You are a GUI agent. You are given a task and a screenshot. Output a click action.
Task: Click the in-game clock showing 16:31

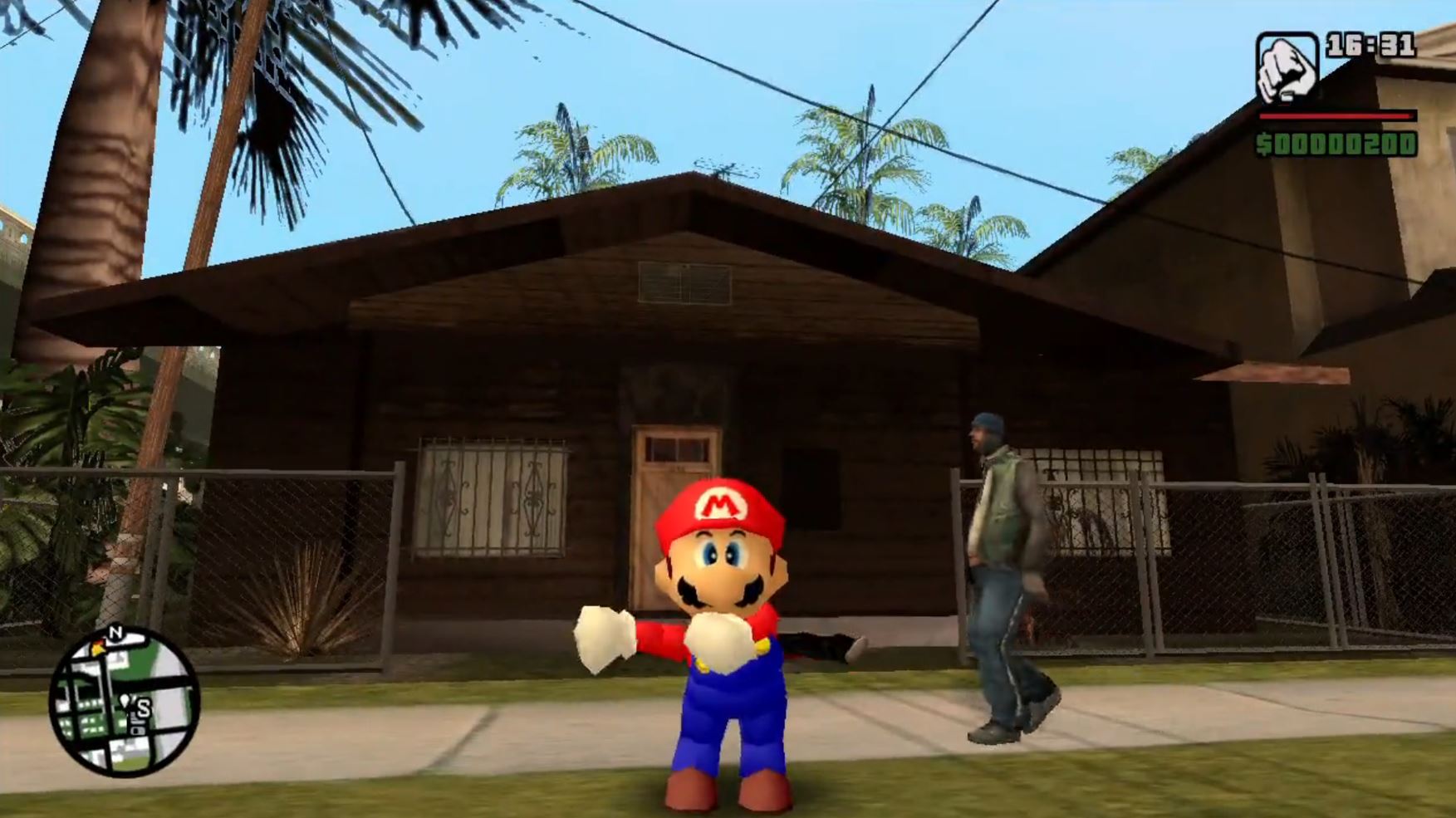1370,46
